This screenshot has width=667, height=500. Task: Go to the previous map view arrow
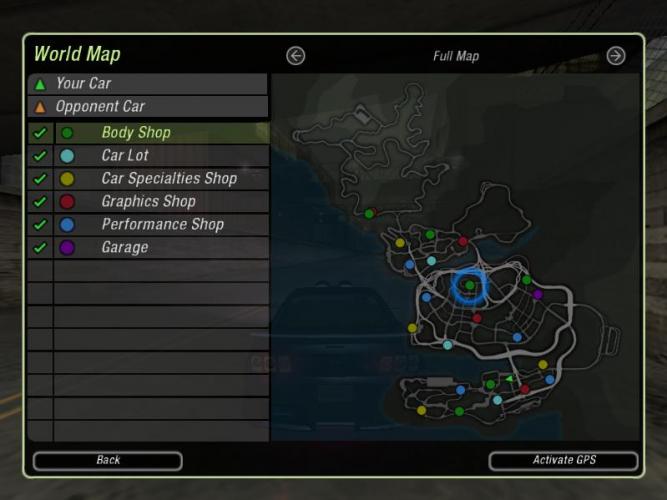(295, 56)
